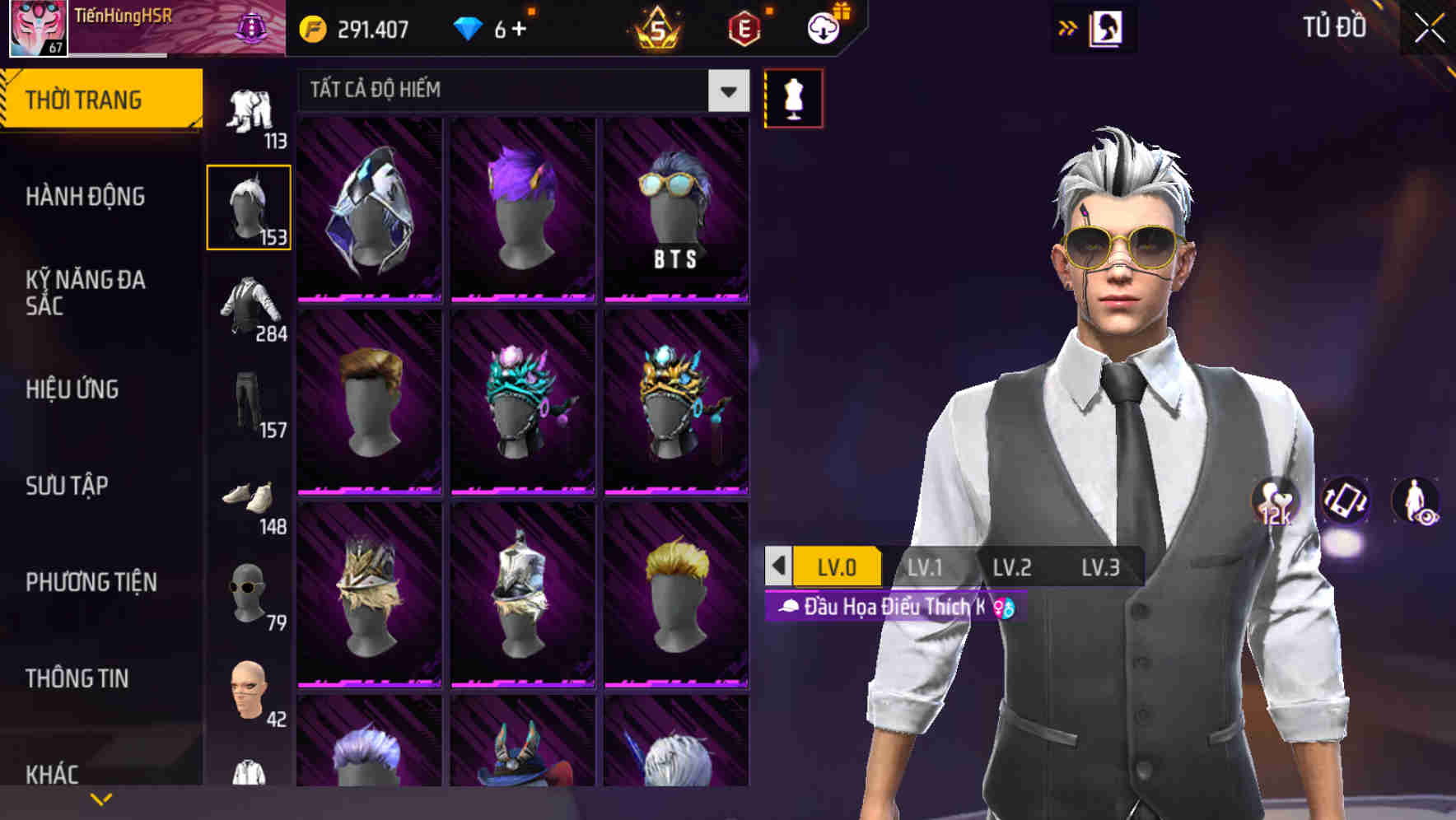
Task: Select the LV.2 level button
Action: (1015, 566)
